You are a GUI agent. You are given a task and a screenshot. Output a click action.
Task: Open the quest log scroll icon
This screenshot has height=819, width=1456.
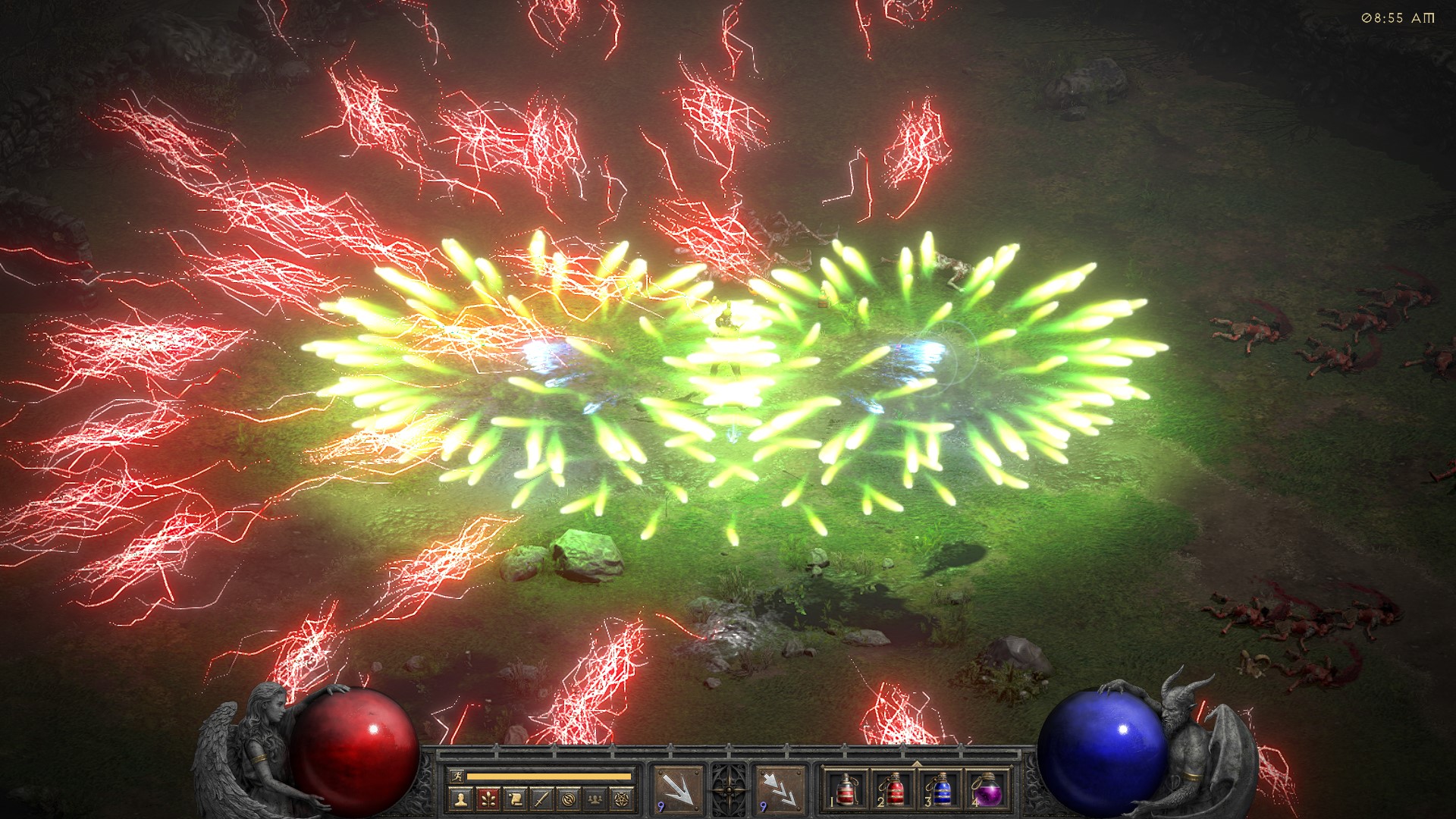coord(514,799)
